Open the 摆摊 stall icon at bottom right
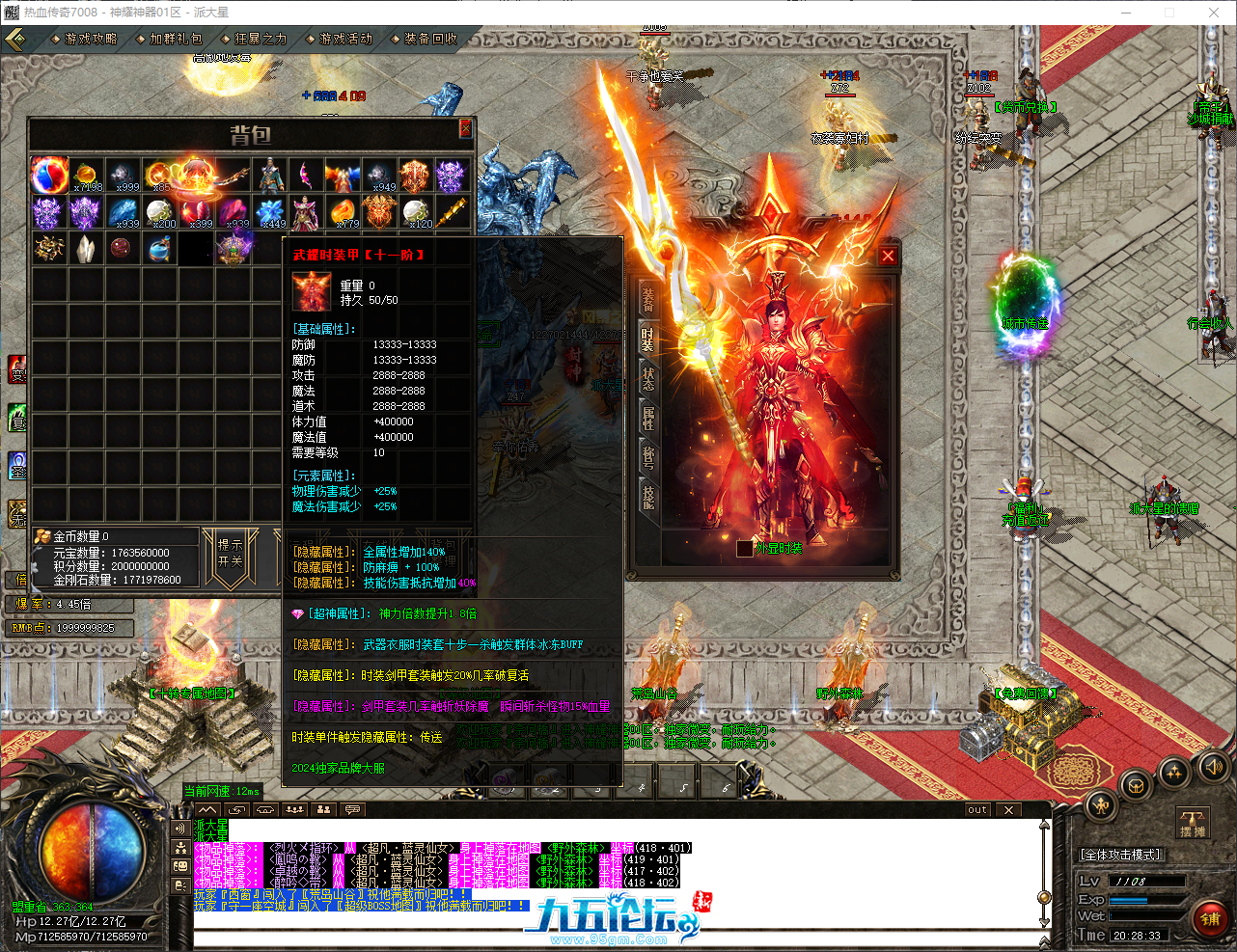The image size is (1237, 952). point(1194,823)
